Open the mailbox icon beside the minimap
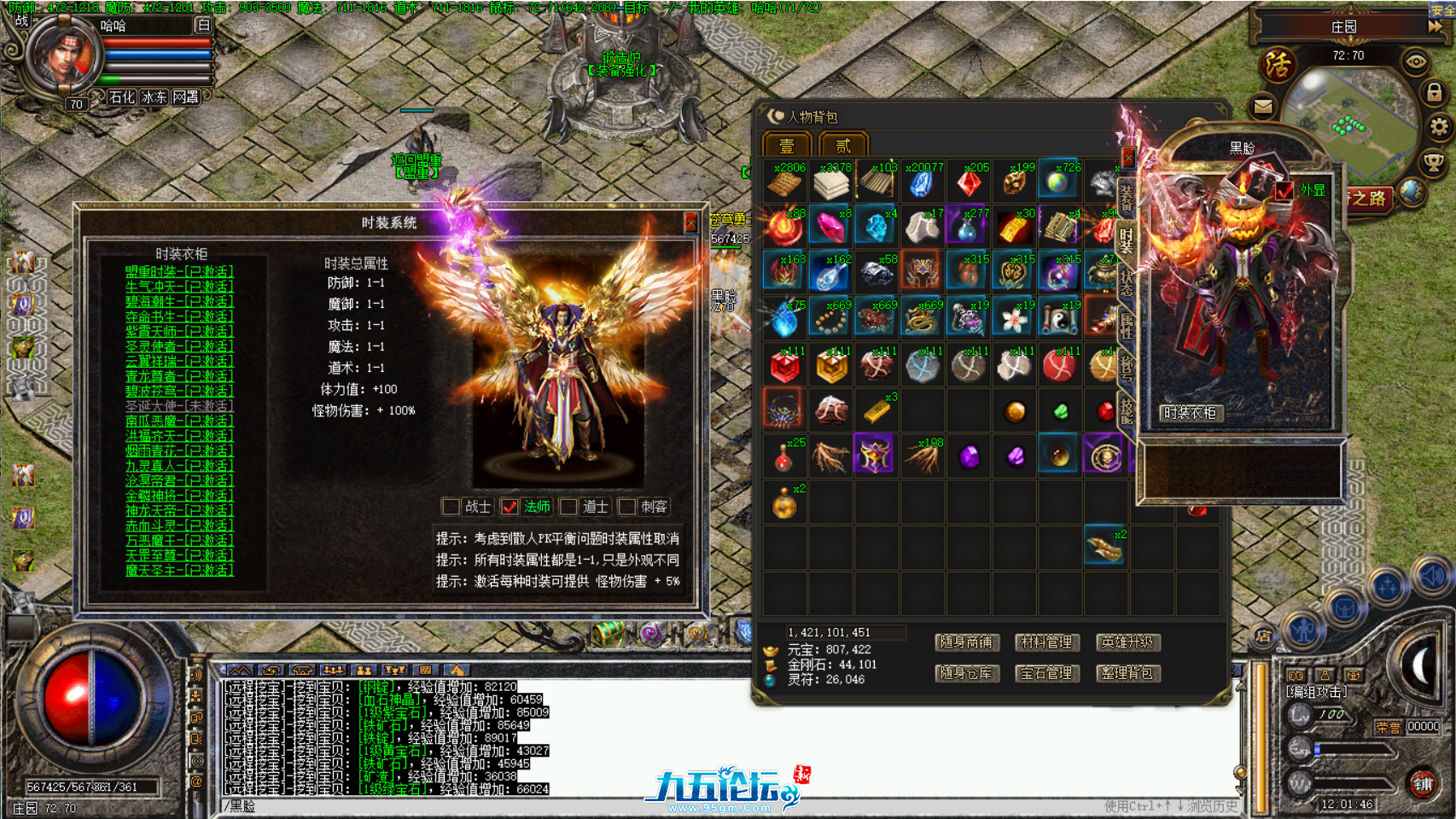The width and height of the screenshot is (1456, 819). point(1262,106)
